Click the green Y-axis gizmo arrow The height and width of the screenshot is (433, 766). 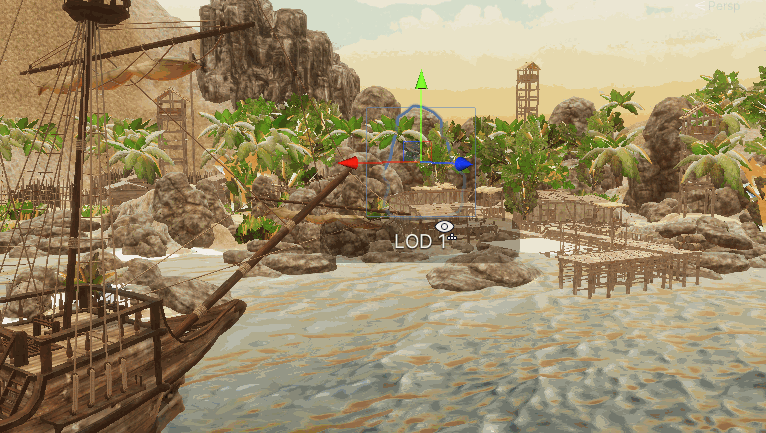(422, 81)
